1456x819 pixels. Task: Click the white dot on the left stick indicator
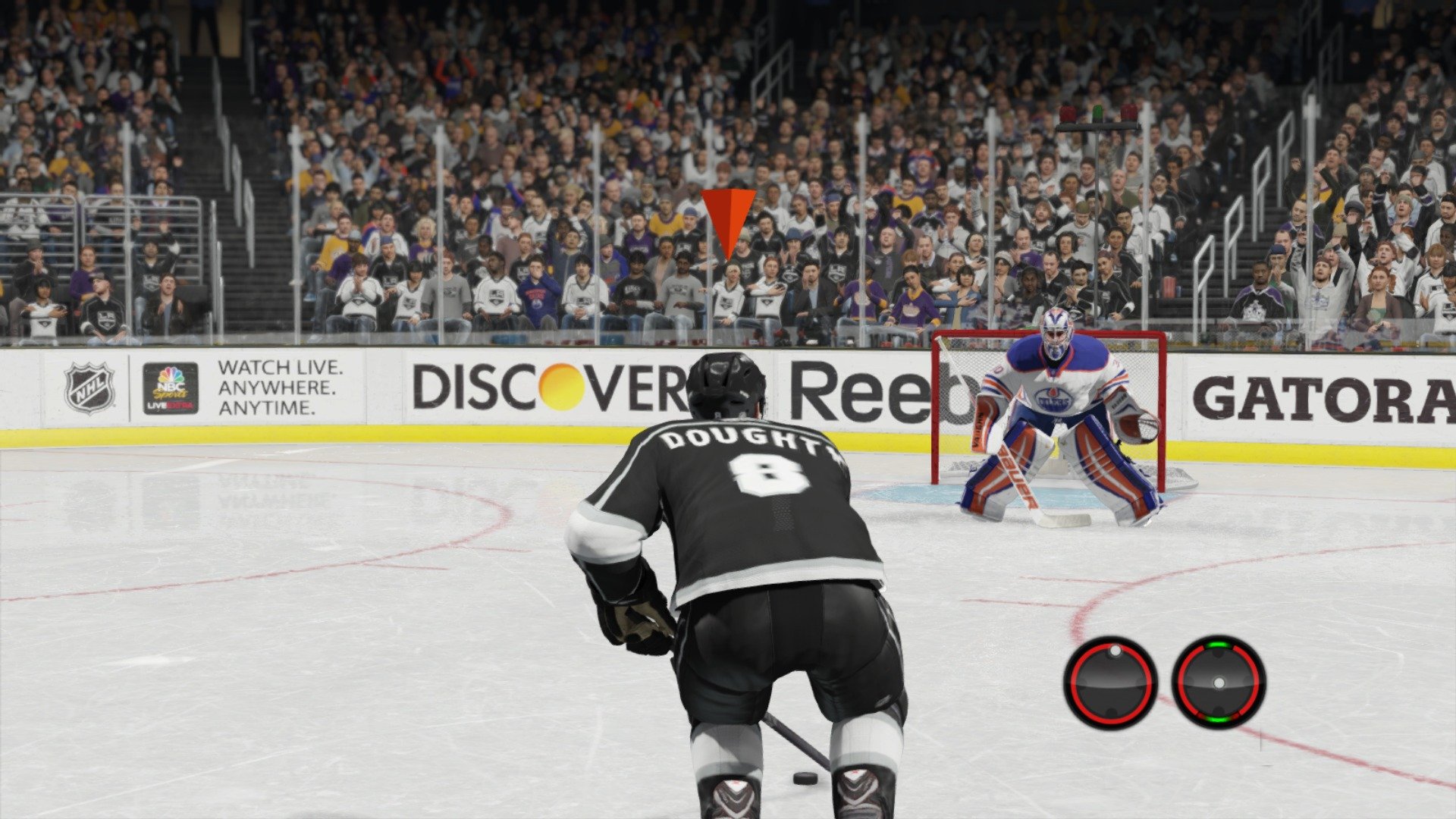(1116, 651)
